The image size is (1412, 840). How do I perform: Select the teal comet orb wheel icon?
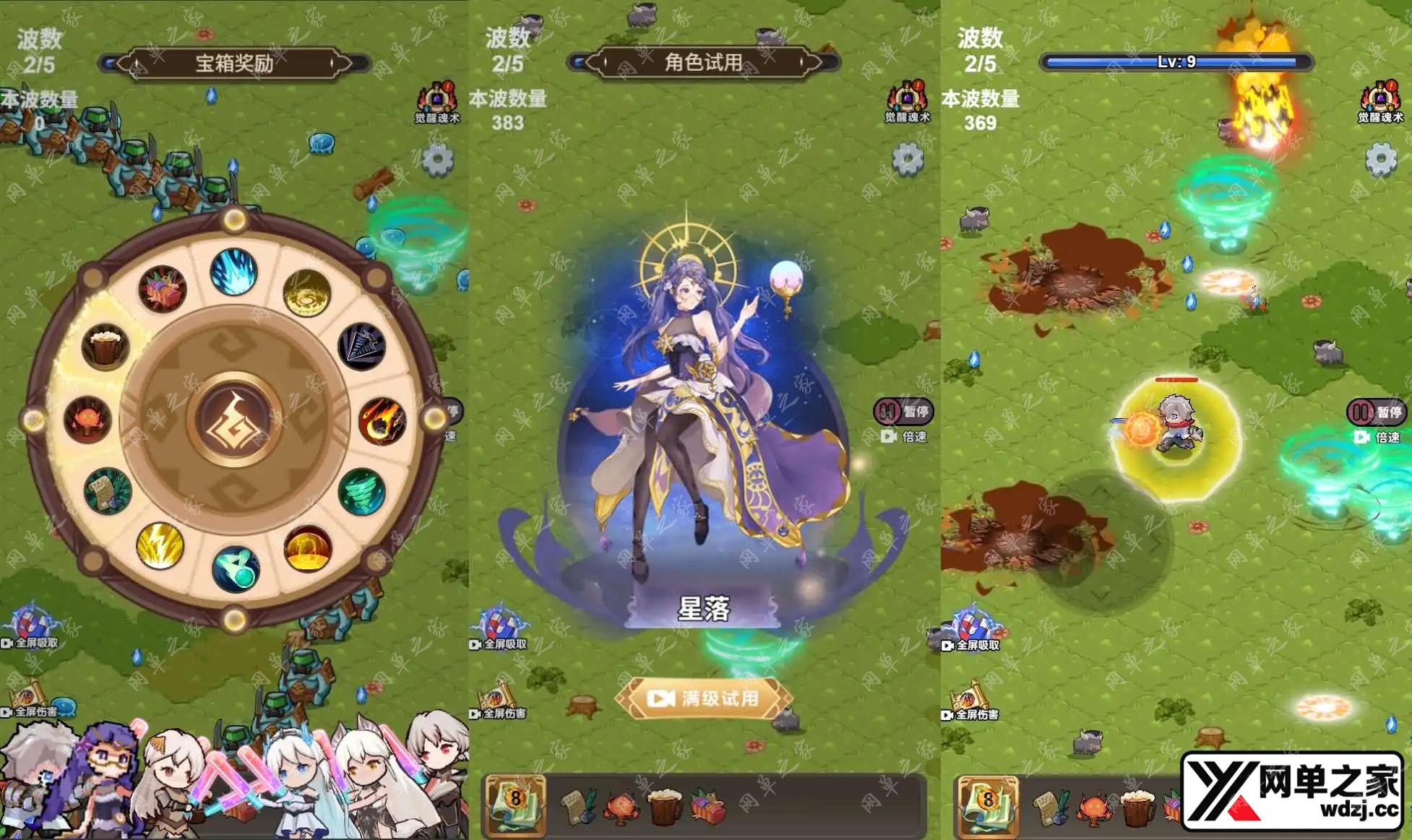pos(236,568)
